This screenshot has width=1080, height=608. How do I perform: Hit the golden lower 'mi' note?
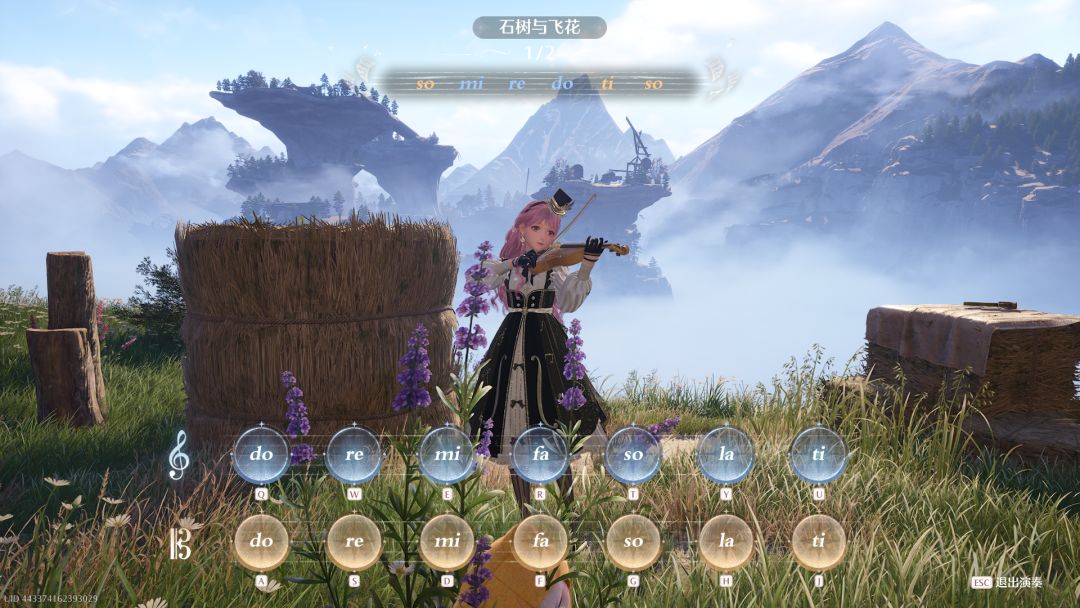pyautogui.click(x=447, y=541)
